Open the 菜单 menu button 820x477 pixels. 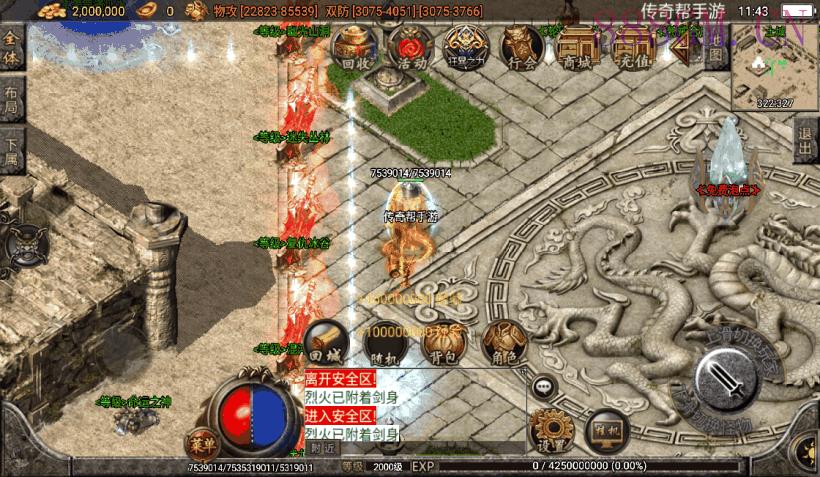[201, 444]
